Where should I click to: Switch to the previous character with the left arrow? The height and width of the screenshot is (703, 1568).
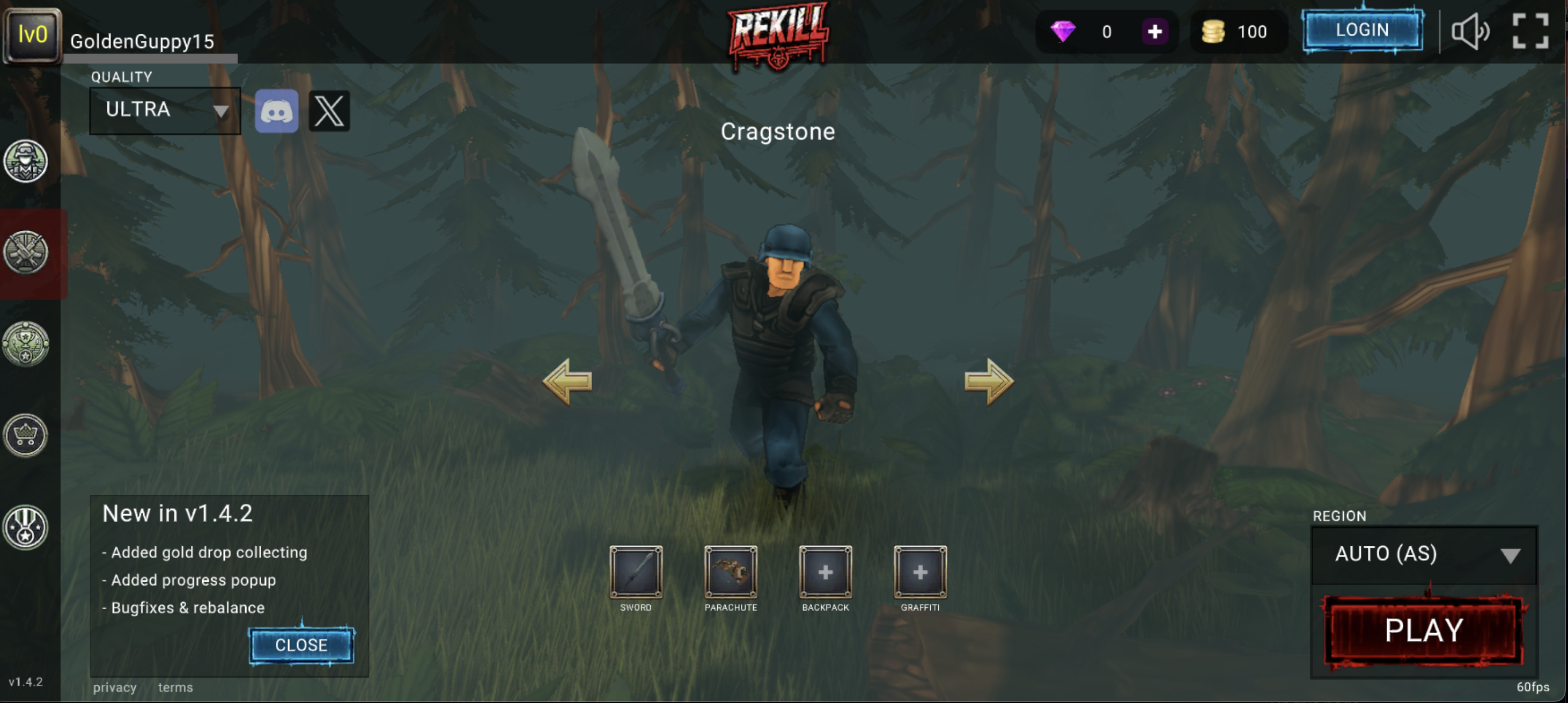coord(568,382)
